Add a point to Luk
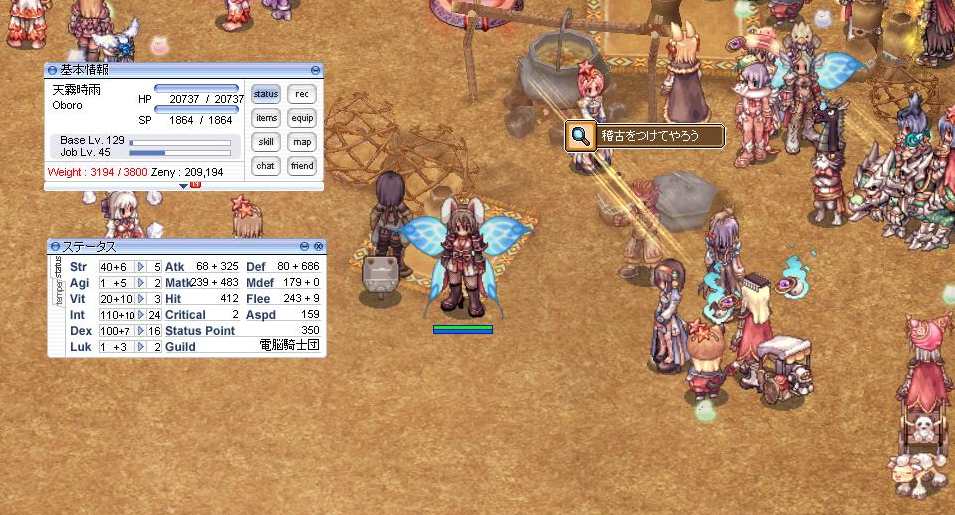This screenshot has height=515, width=955. [141, 347]
